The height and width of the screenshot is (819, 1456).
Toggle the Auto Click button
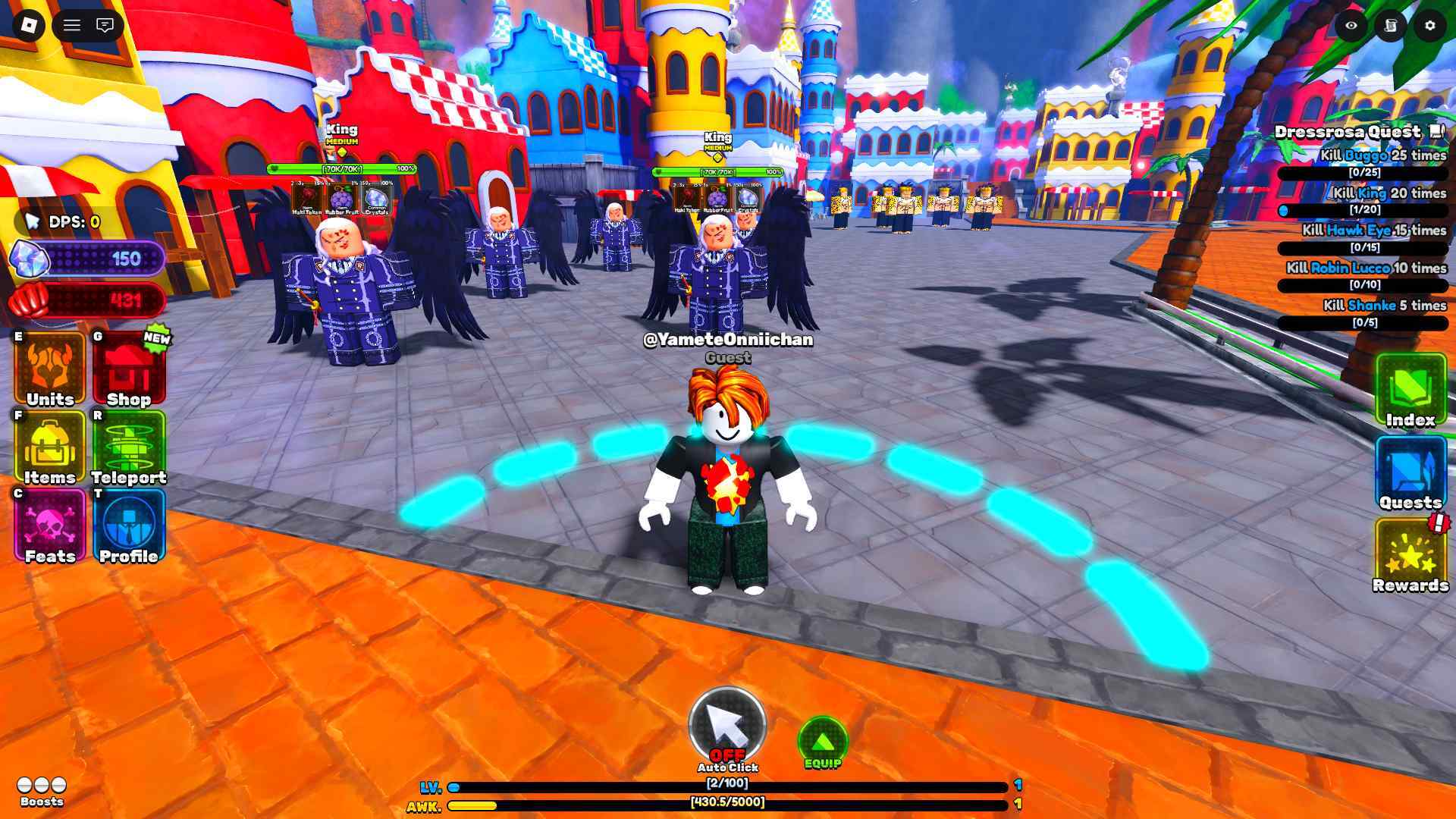click(727, 726)
